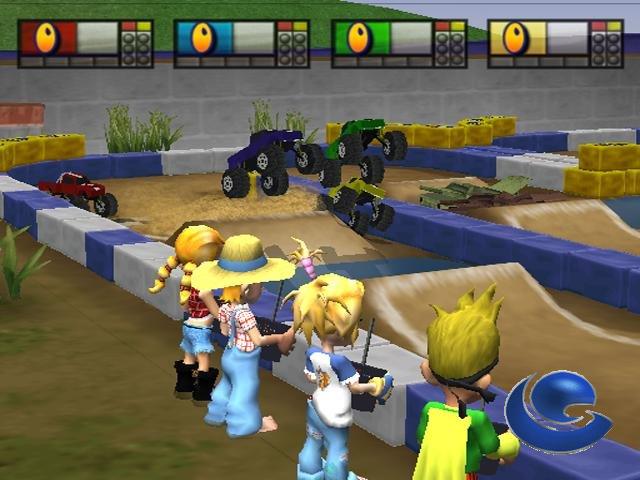
Task: Select the red player's status panel
Action: point(85,43)
